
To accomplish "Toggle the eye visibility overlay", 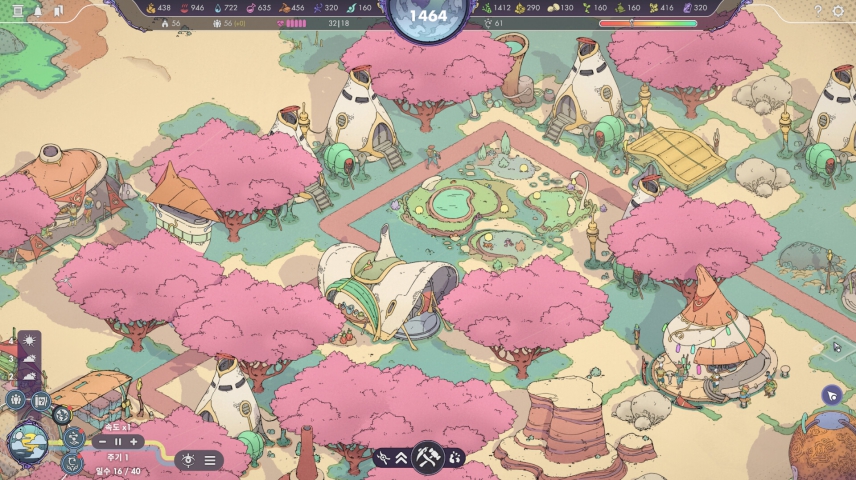I will pos(187,460).
